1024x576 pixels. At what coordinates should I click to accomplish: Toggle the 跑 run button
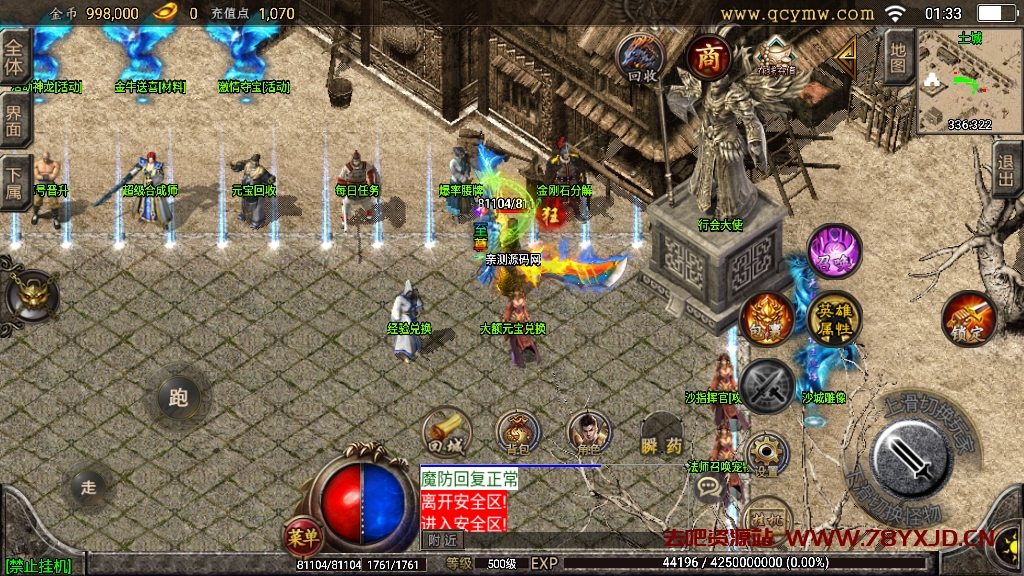179,399
